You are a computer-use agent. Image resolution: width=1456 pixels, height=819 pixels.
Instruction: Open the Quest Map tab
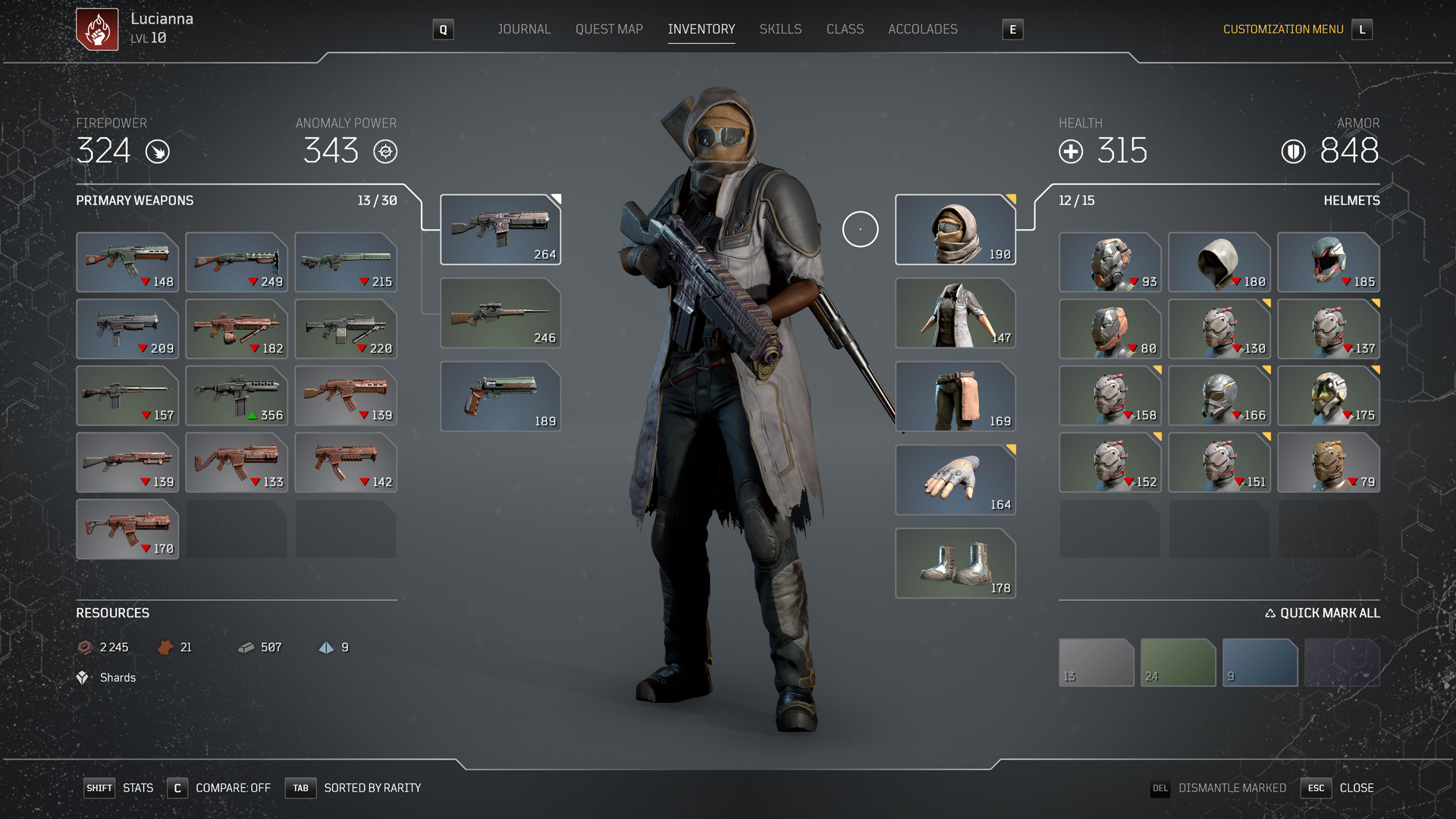(609, 30)
